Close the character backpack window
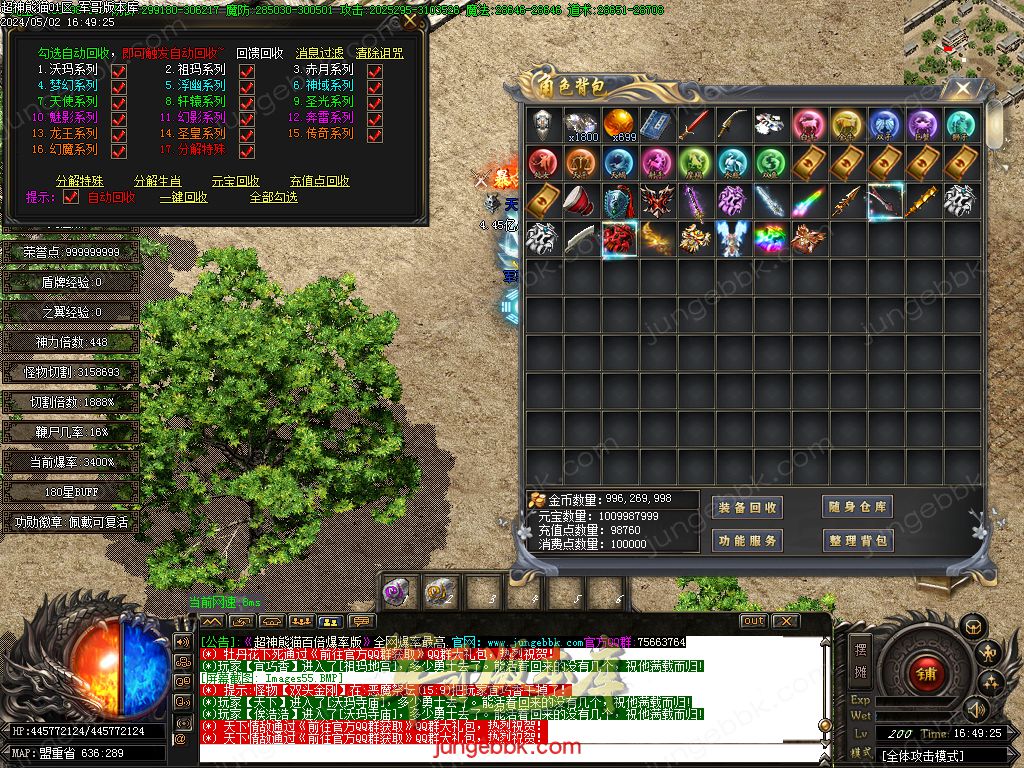Image resolution: width=1024 pixels, height=768 pixels. click(x=962, y=88)
